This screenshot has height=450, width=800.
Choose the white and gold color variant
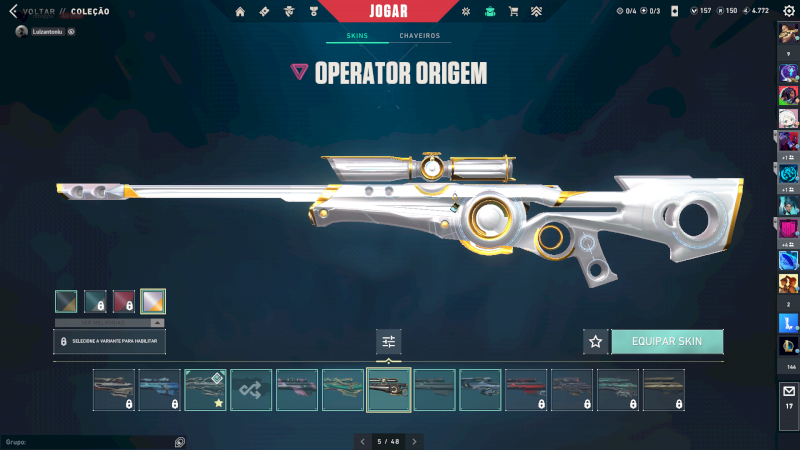[153, 301]
